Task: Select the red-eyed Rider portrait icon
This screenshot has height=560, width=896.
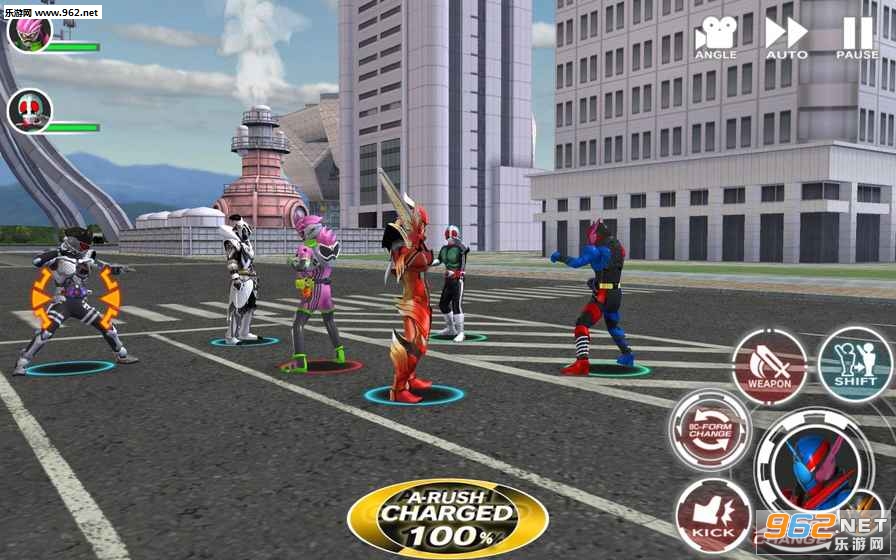Action: coord(29,110)
